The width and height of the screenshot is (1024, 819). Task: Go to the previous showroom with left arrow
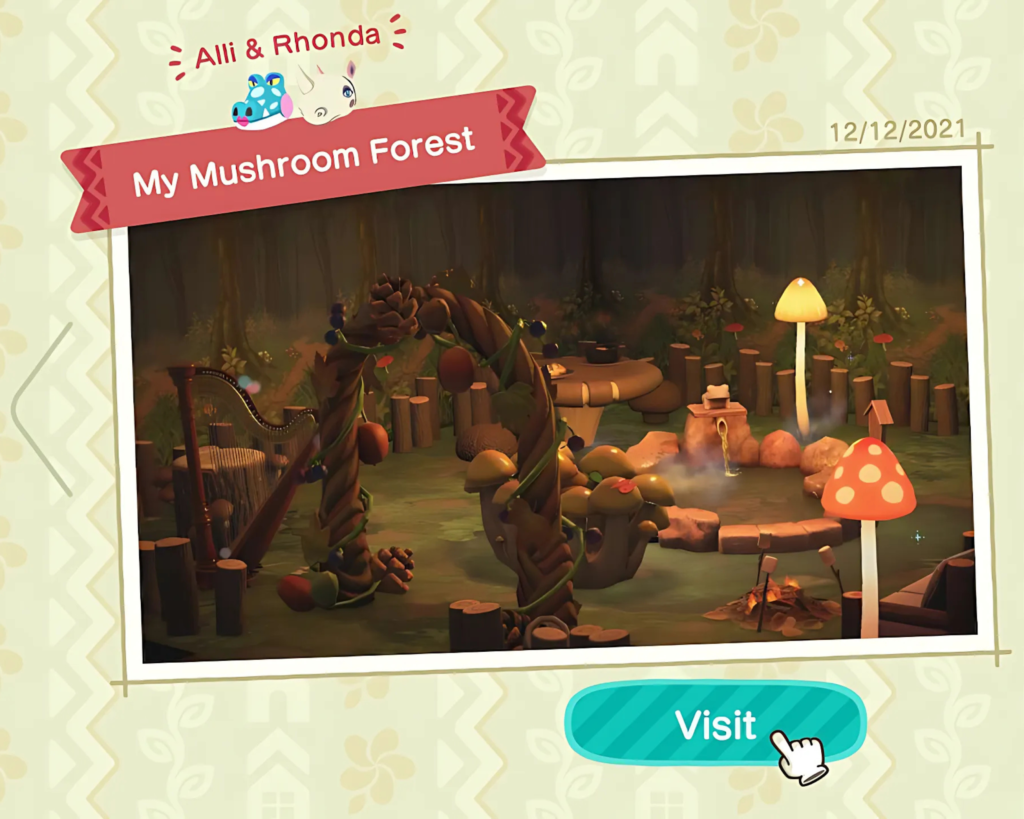40,408
